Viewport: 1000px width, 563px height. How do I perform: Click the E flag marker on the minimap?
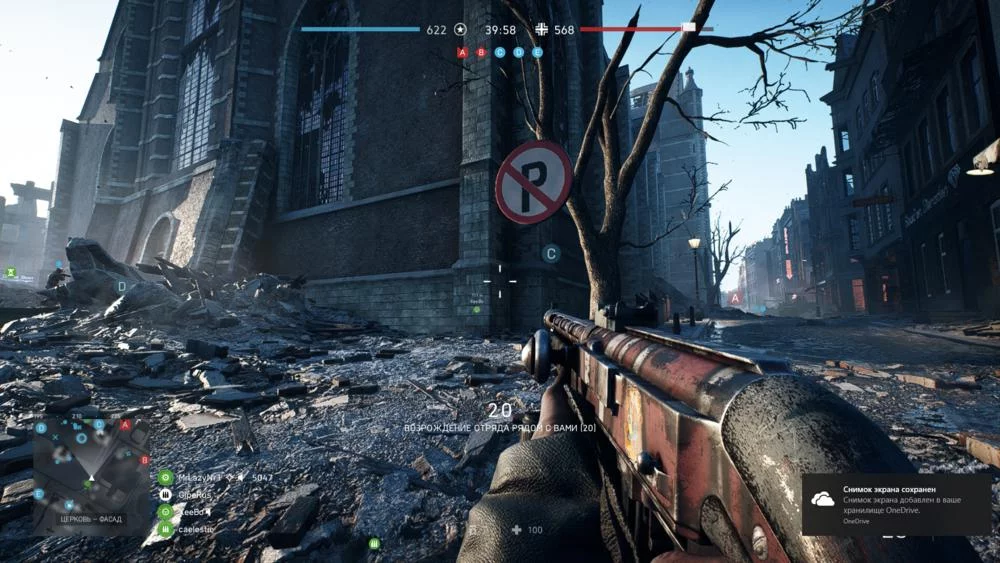pyautogui.click(x=39, y=494)
